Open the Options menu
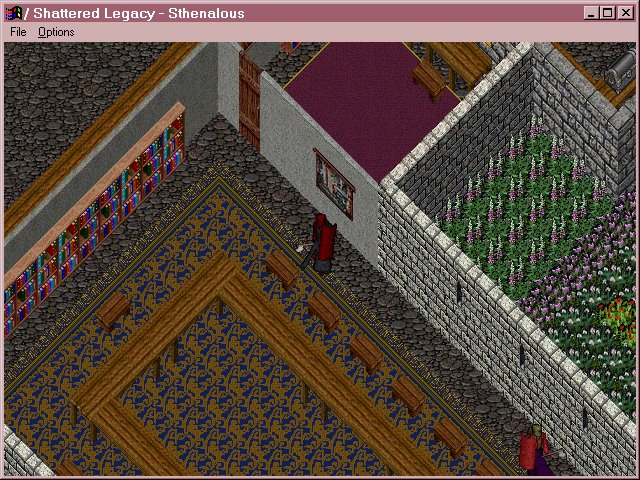This screenshot has height=480, width=640. click(x=56, y=32)
